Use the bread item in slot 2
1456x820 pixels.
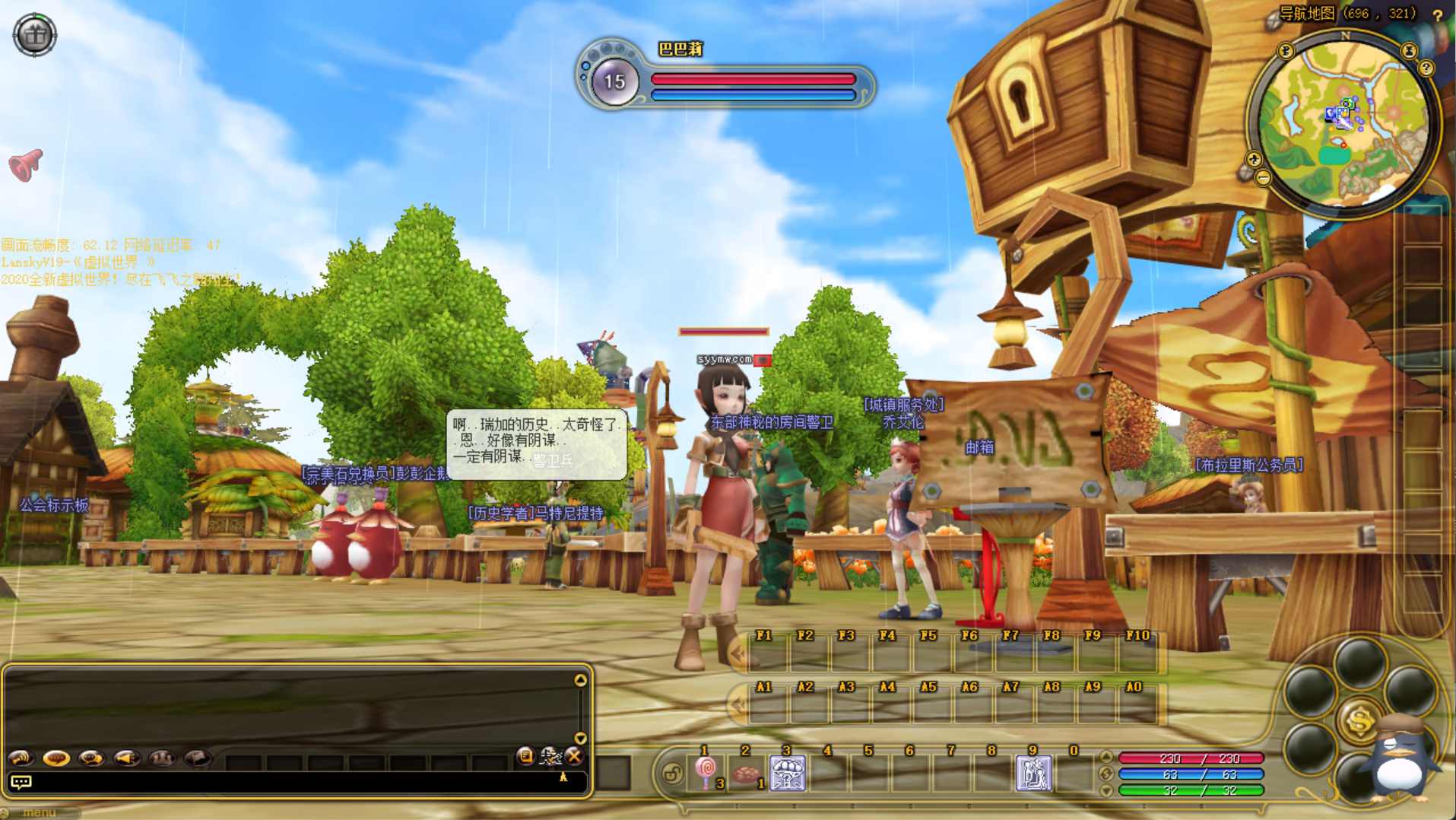747,774
